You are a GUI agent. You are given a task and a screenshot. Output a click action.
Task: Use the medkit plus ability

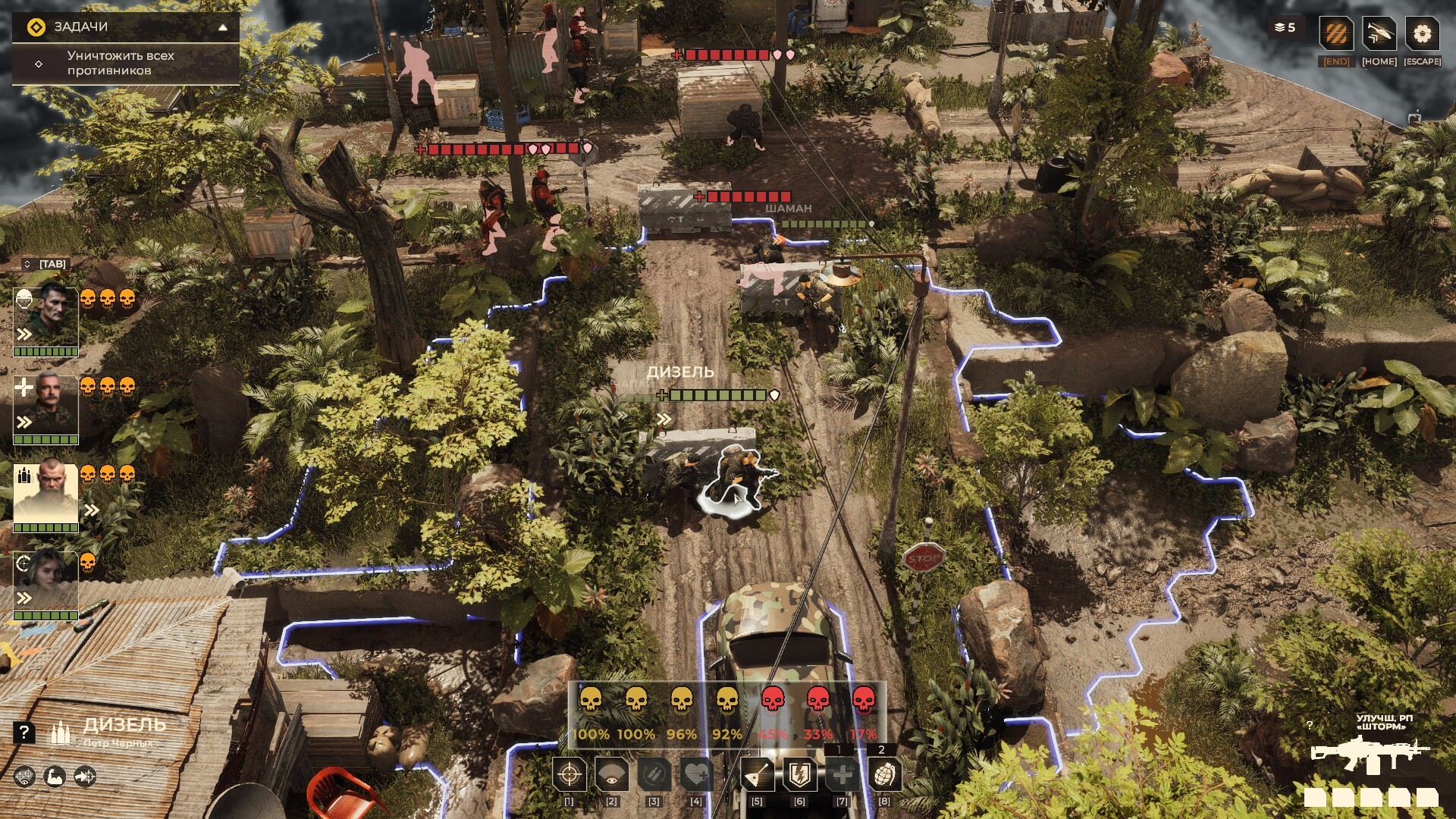842,774
